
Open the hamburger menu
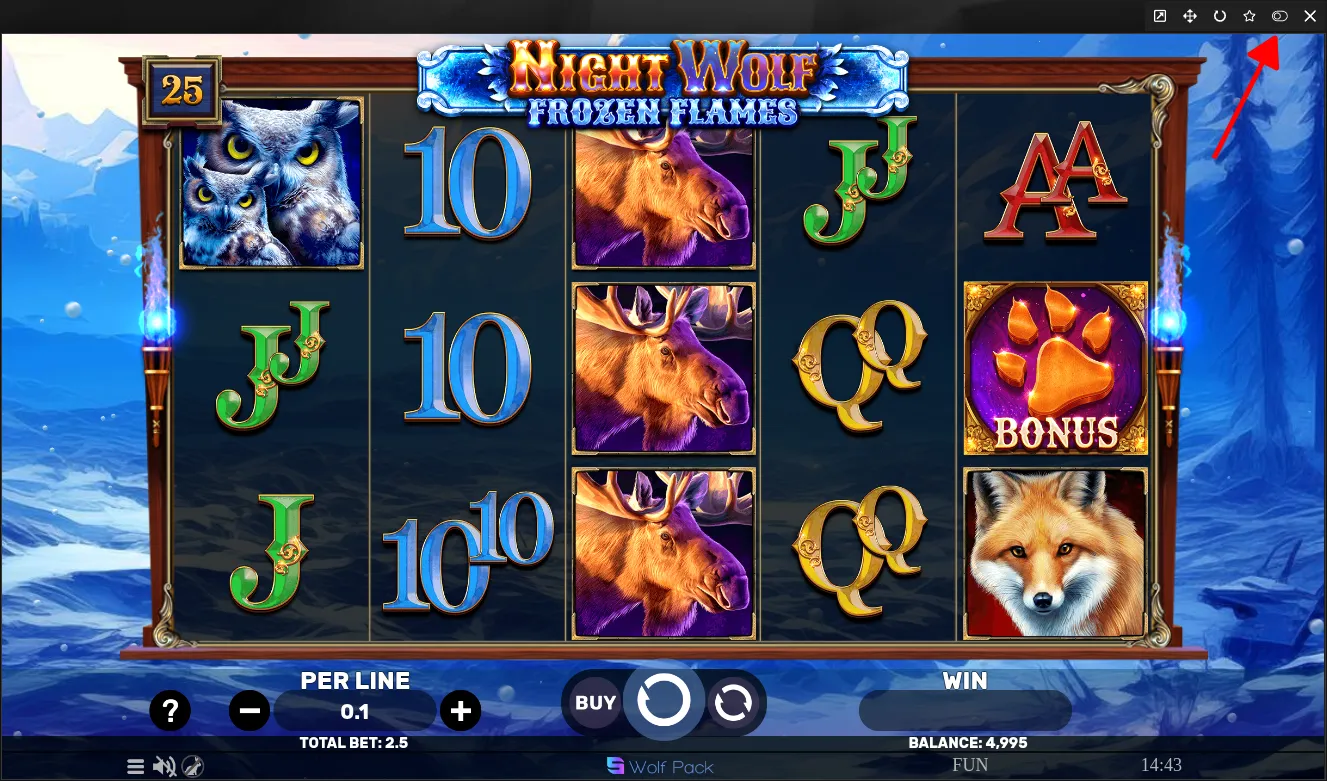coord(136,767)
